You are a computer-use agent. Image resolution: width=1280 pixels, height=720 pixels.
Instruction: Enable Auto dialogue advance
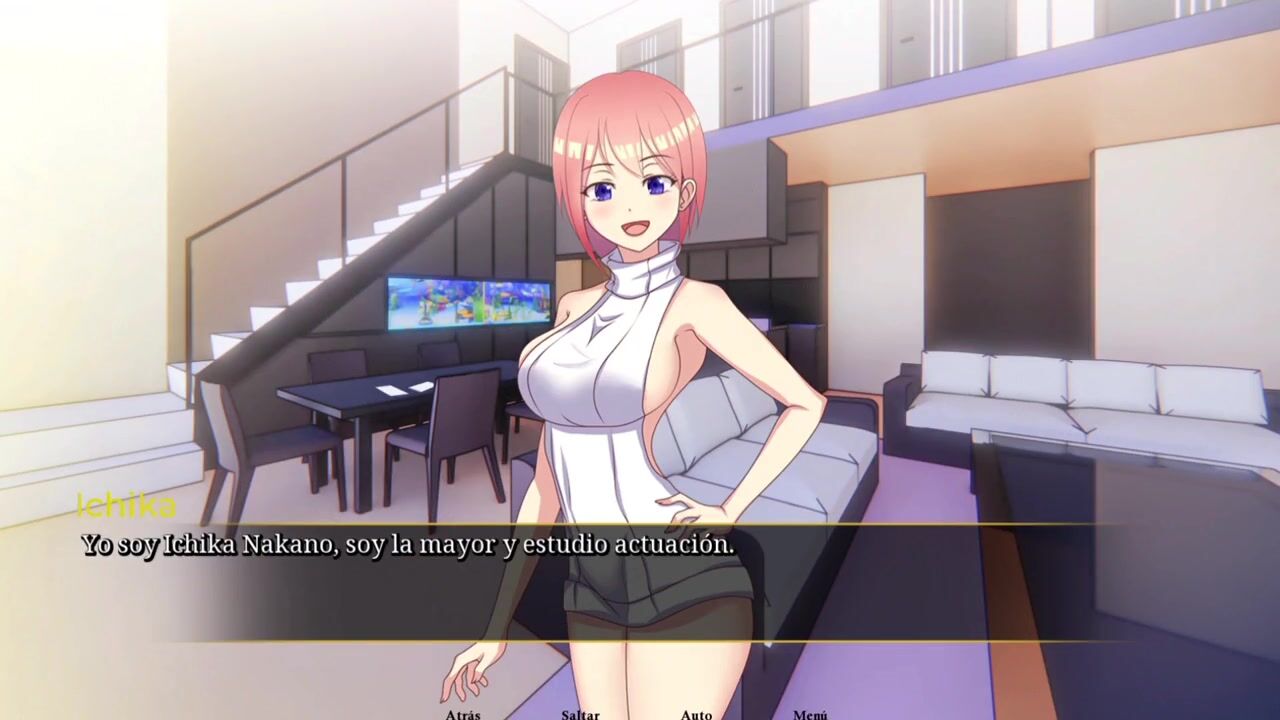click(696, 714)
